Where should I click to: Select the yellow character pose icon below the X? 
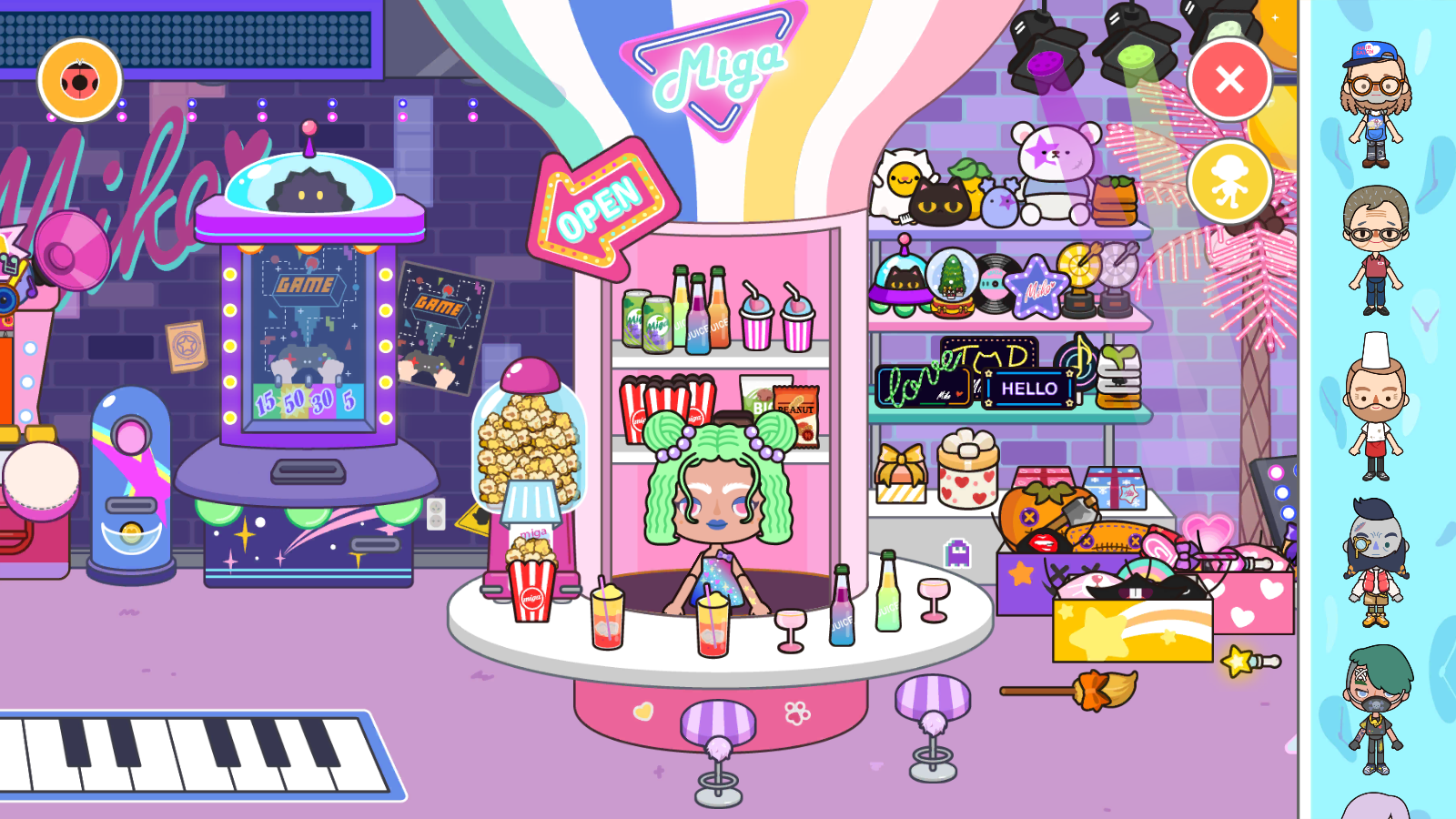tap(1231, 181)
